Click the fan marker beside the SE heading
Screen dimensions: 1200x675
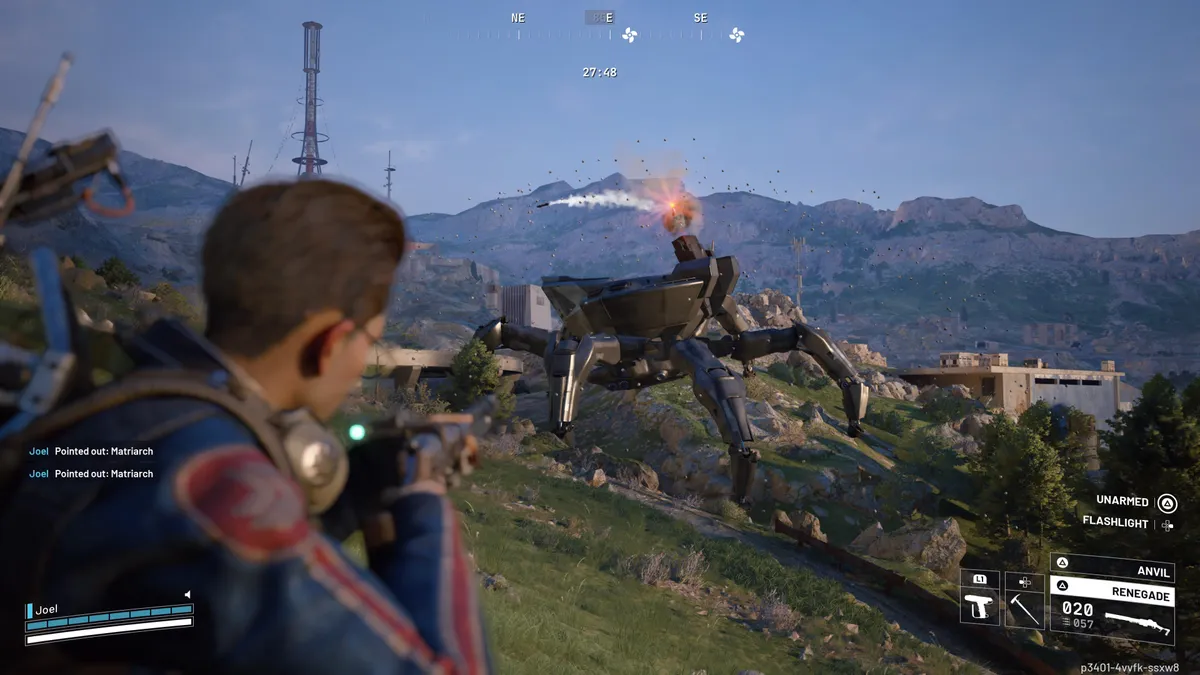[x=737, y=35]
